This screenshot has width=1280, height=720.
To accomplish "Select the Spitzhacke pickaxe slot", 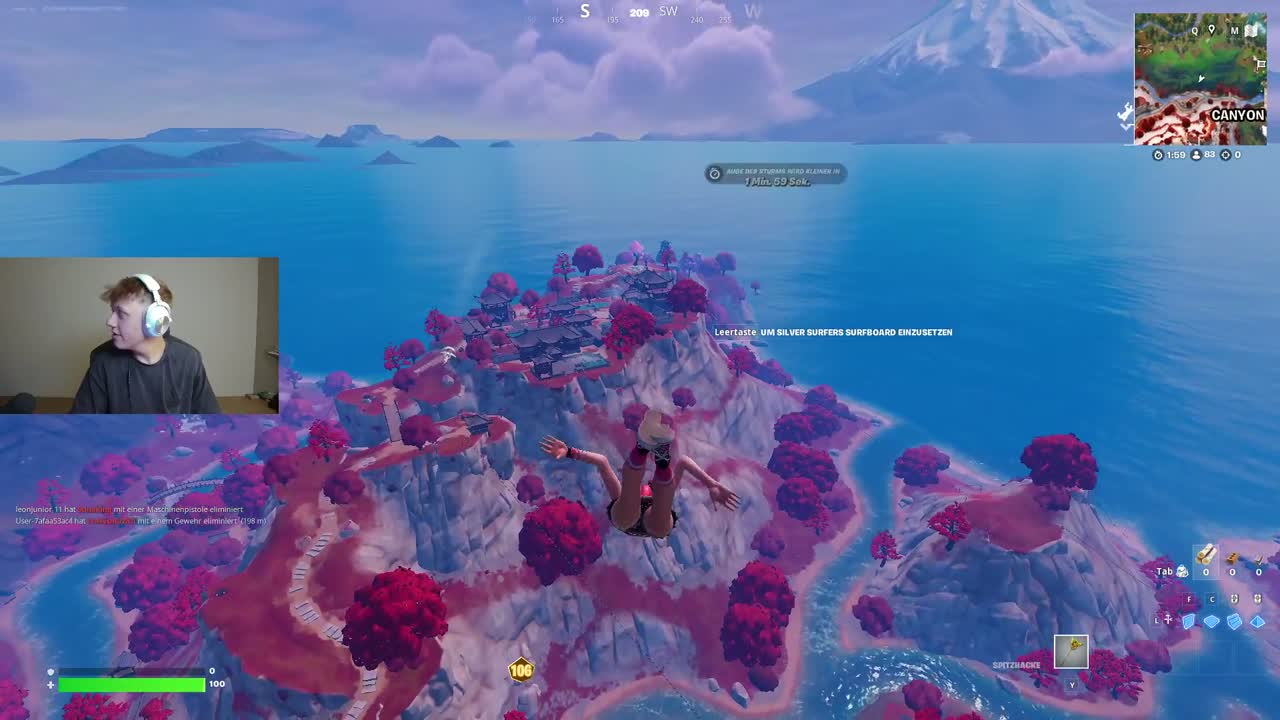I will 1071,651.
